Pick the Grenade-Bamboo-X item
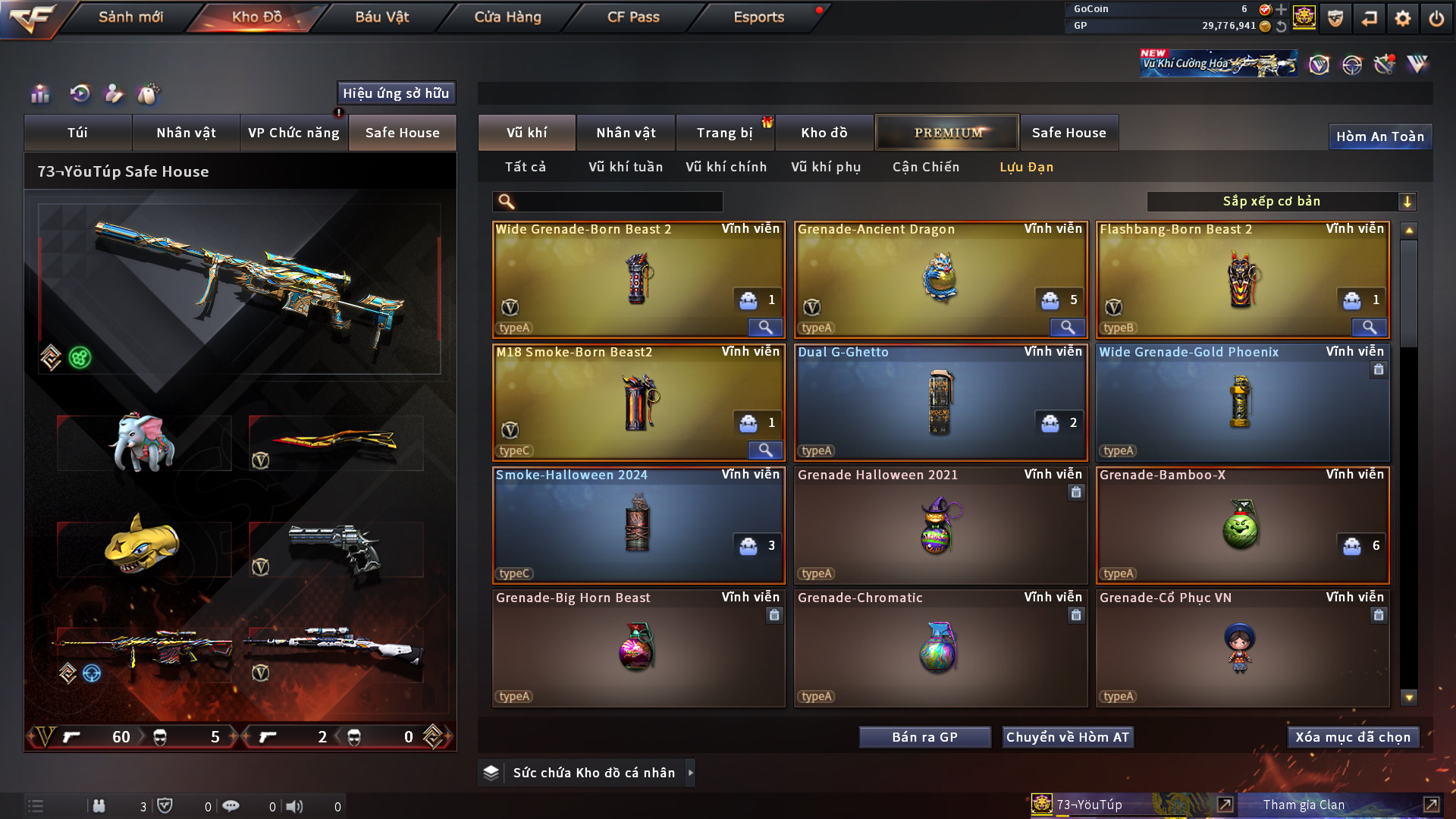 [x=1242, y=525]
